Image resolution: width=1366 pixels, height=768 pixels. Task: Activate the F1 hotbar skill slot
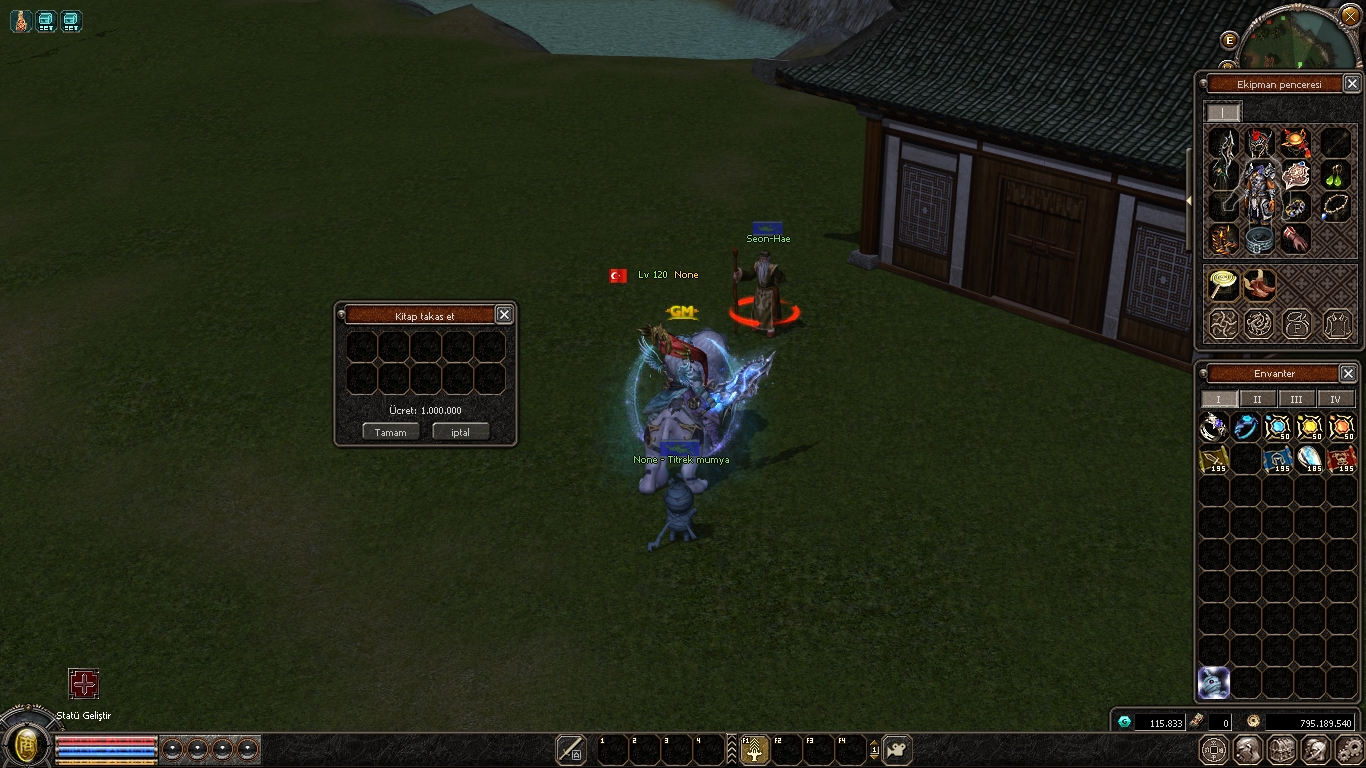753,750
